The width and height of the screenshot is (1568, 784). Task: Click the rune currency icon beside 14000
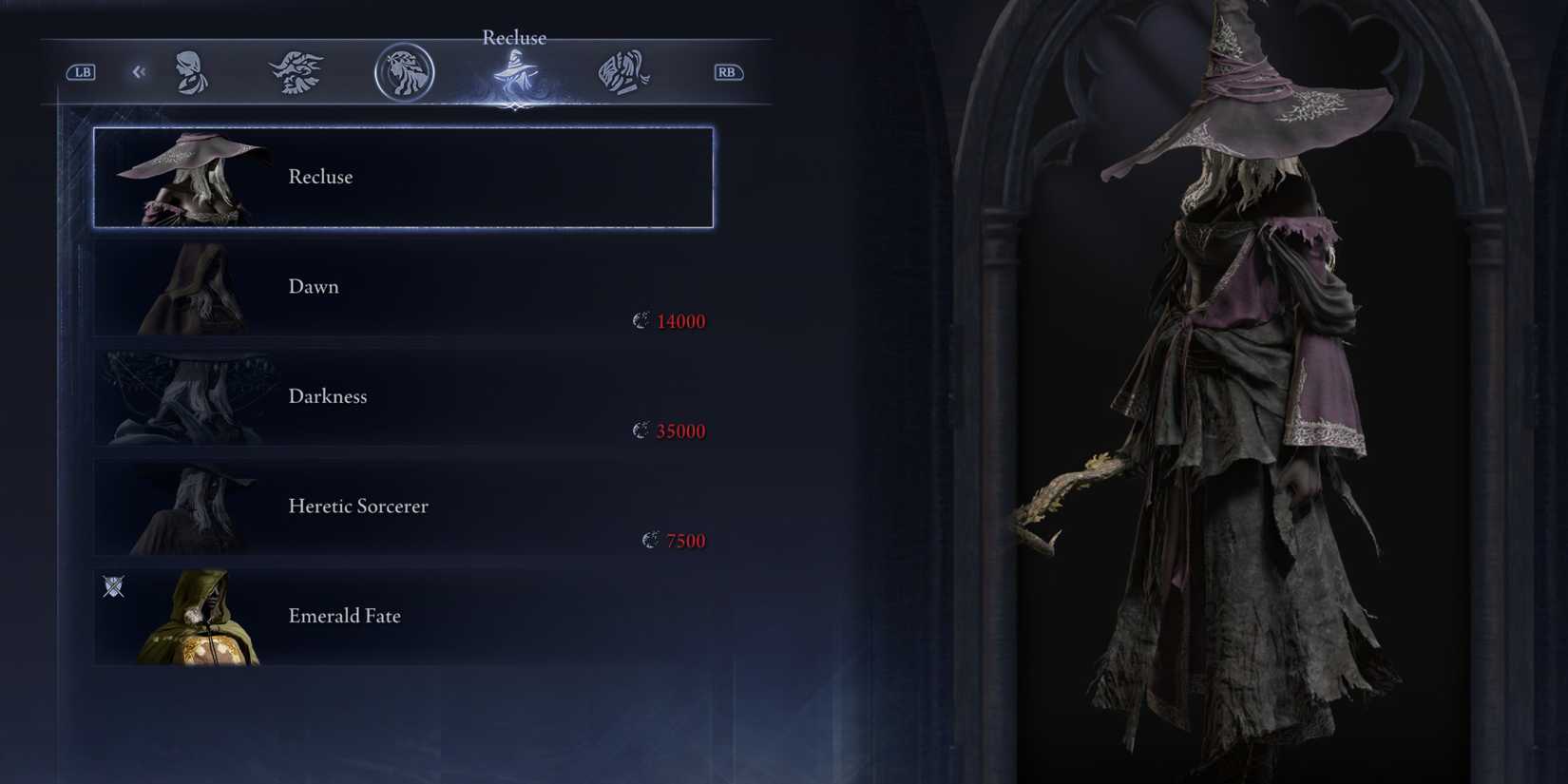pyautogui.click(x=641, y=320)
